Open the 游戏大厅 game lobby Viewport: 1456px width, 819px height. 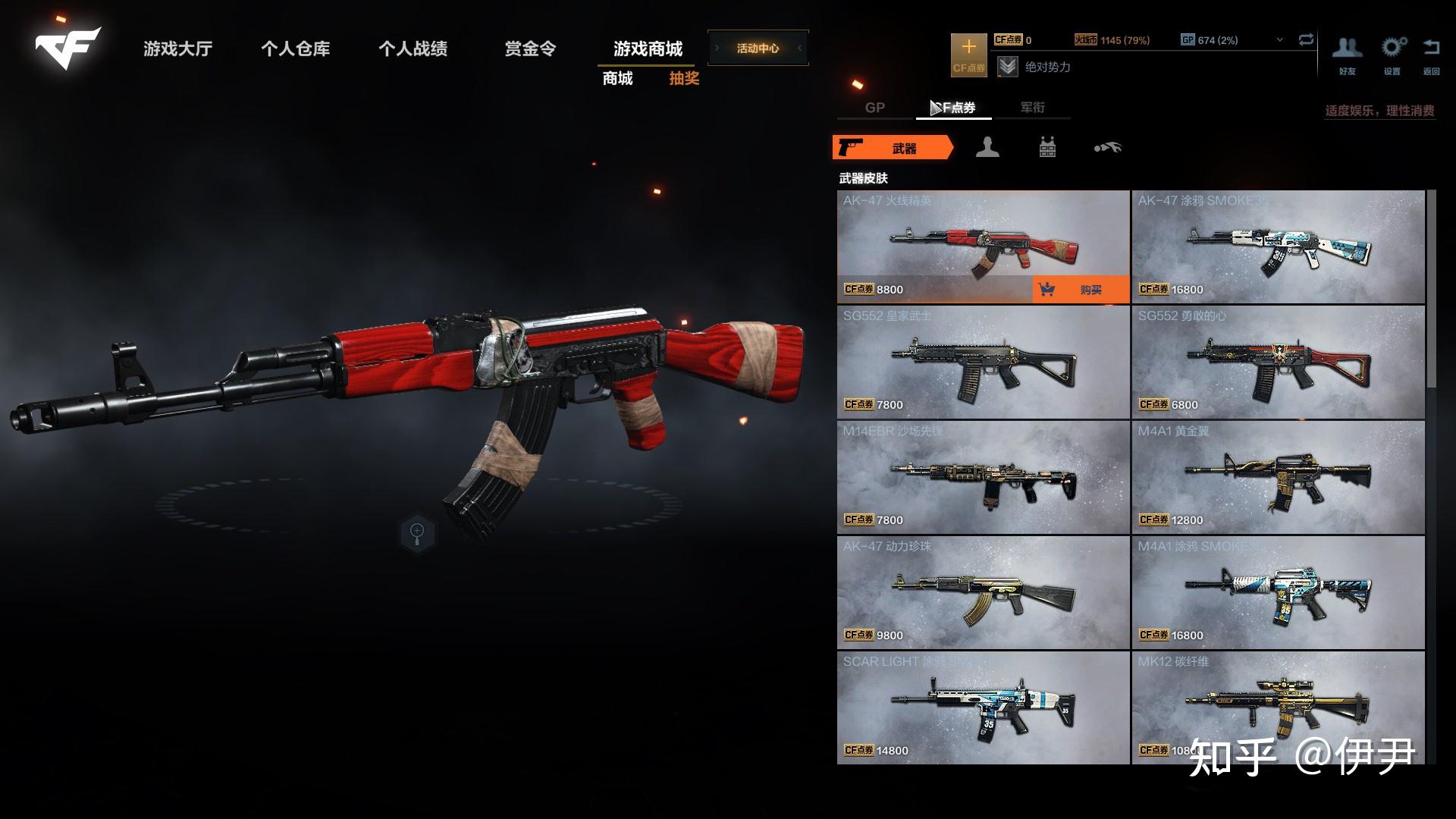point(177,49)
